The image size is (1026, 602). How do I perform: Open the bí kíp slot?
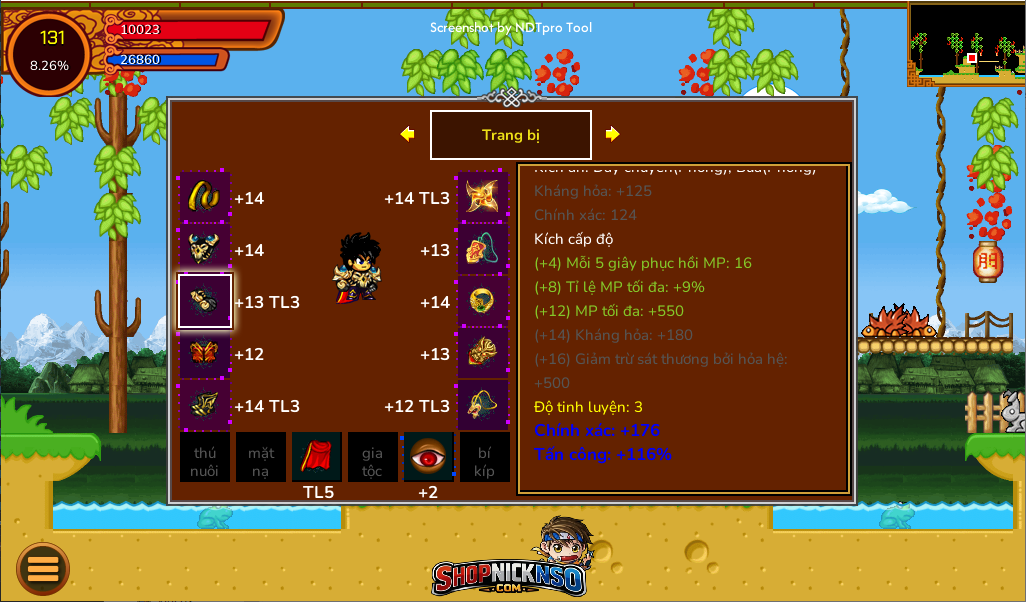(x=484, y=457)
